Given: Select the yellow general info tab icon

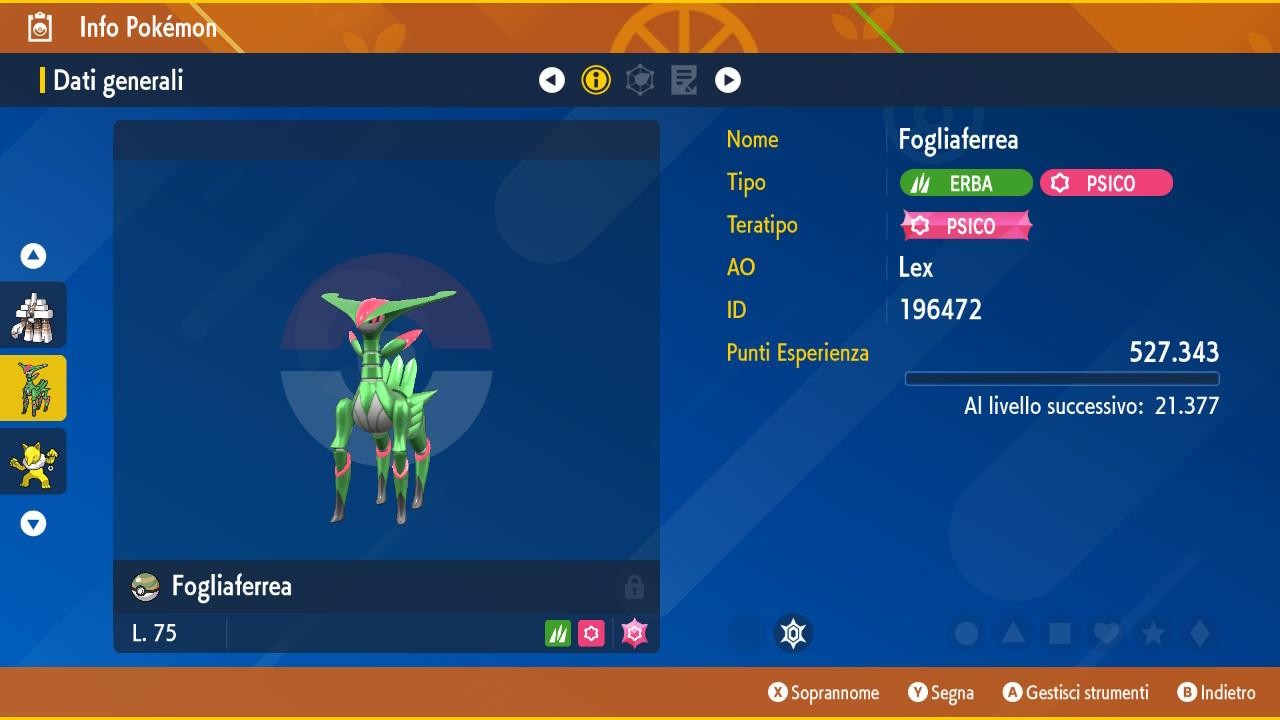Looking at the screenshot, I should click(596, 80).
